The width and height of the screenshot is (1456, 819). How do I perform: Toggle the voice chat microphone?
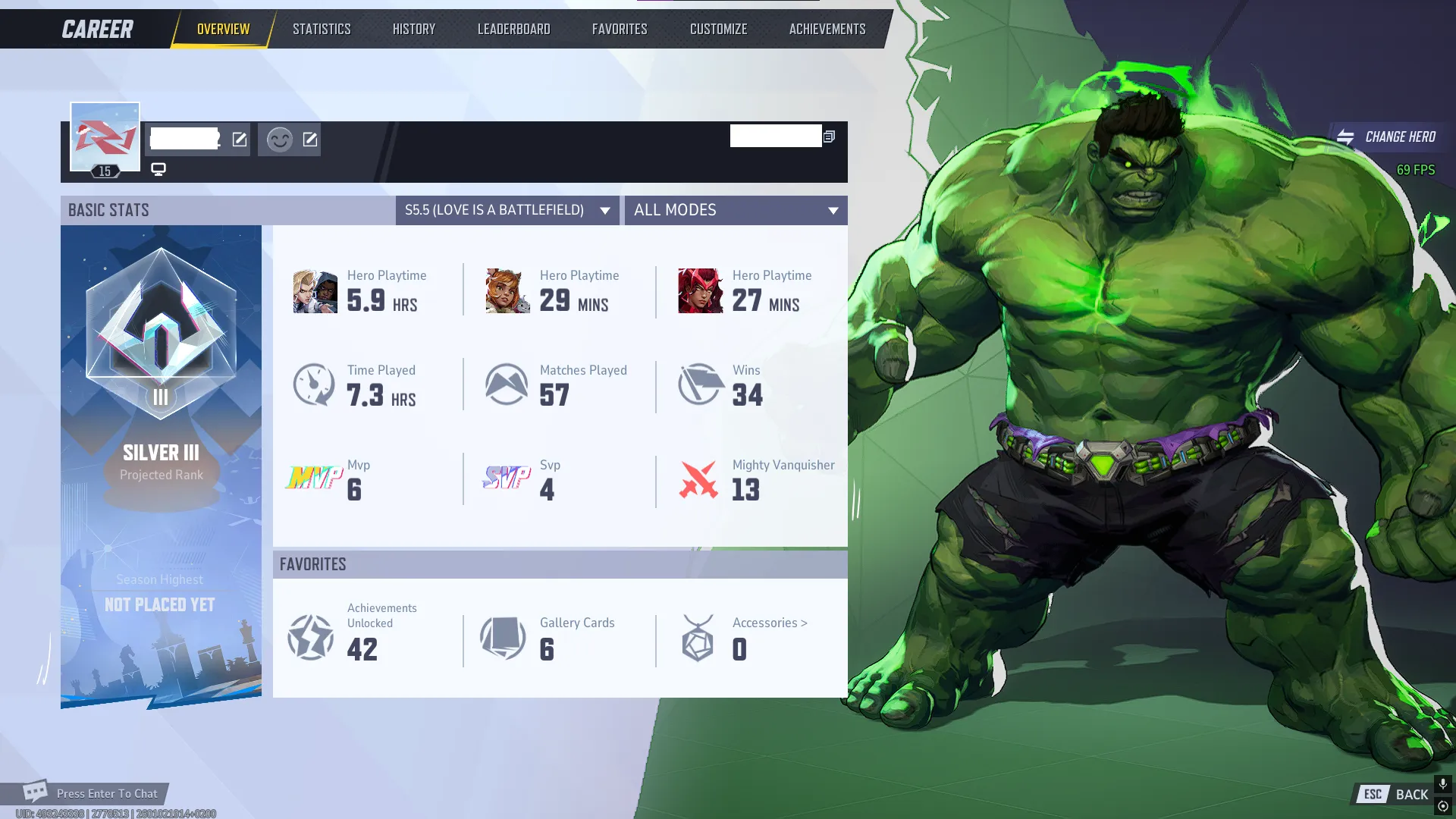click(1442, 782)
